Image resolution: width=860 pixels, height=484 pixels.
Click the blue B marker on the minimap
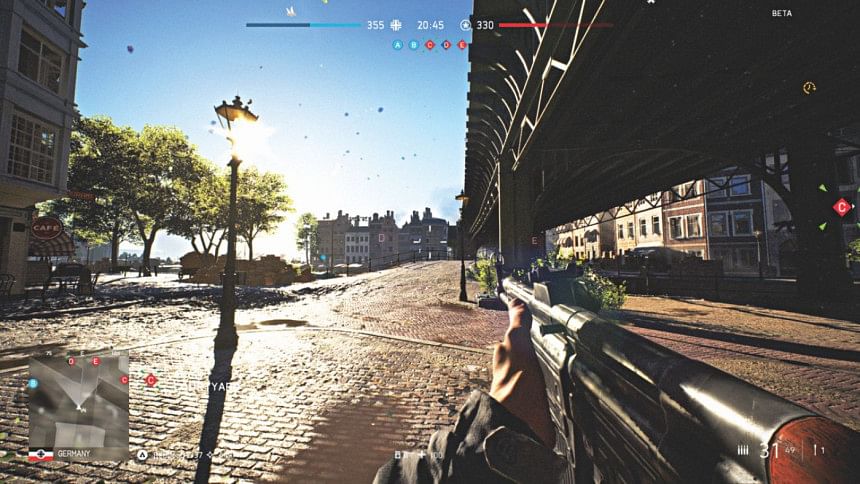click(33, 383)
